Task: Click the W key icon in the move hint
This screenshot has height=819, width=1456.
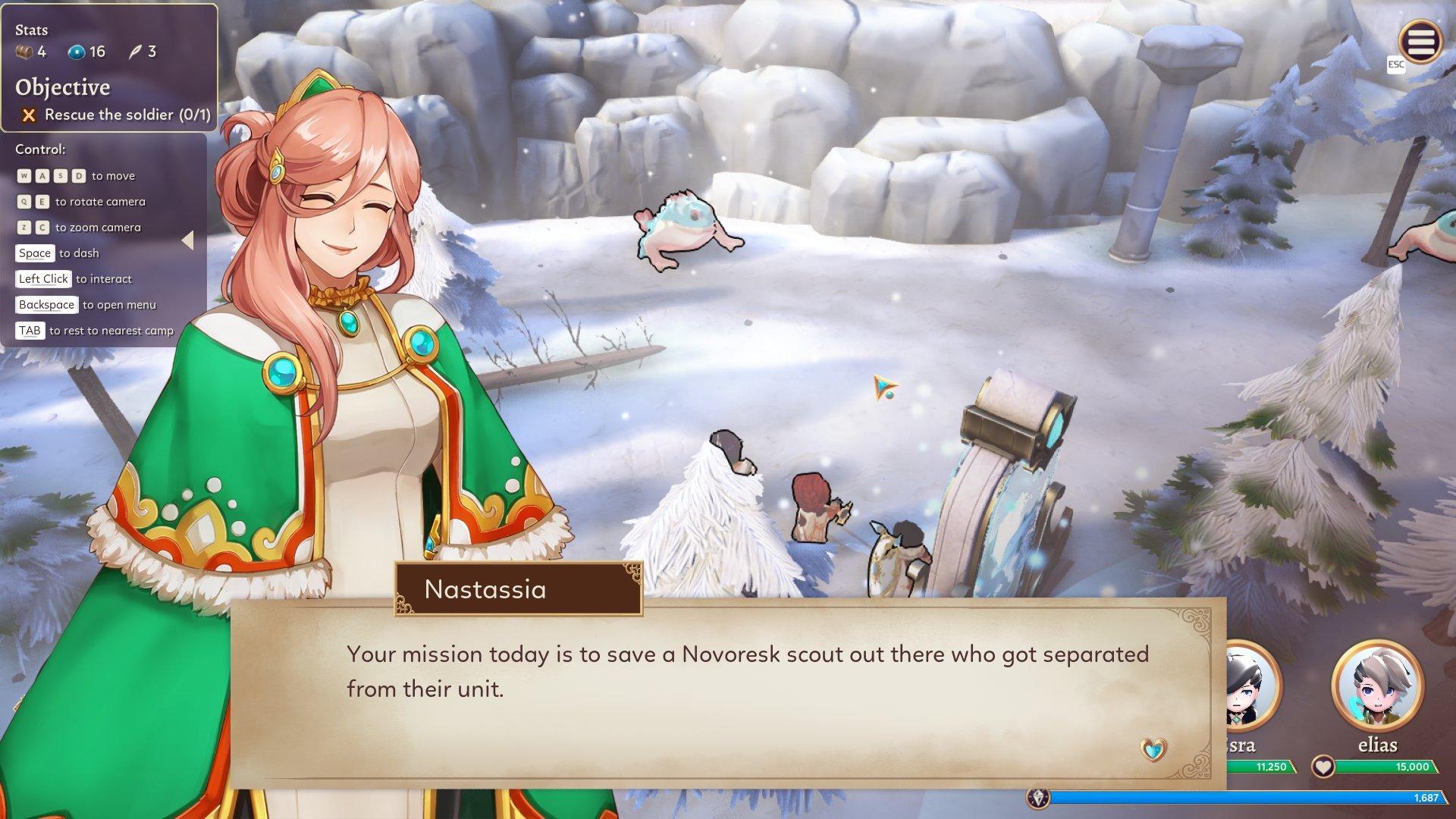Action: (25, 175)
